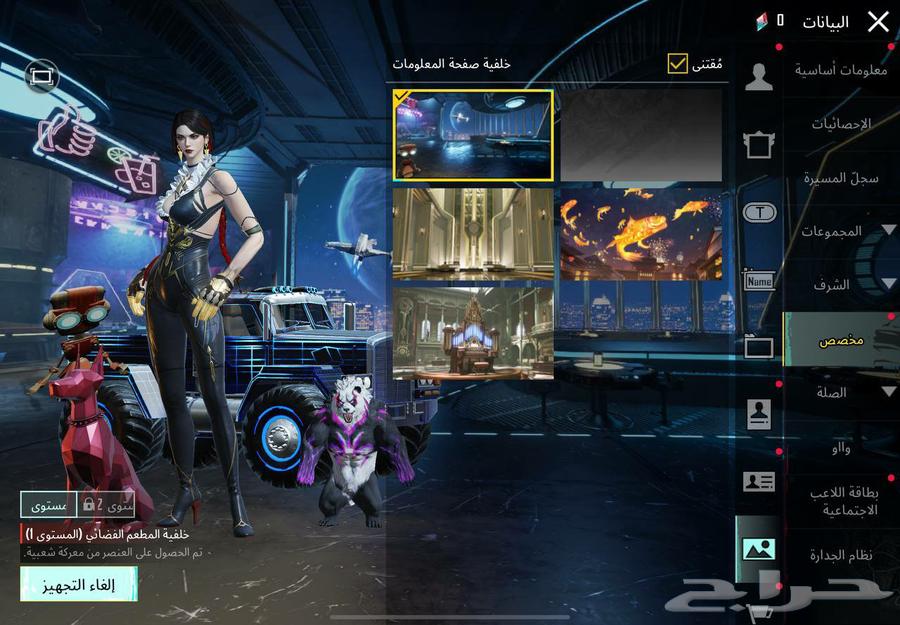The width and height of the screenshot is (900, 625).
Task: Select the pipe organ hall background thumbnail
Action: [473, 333]
